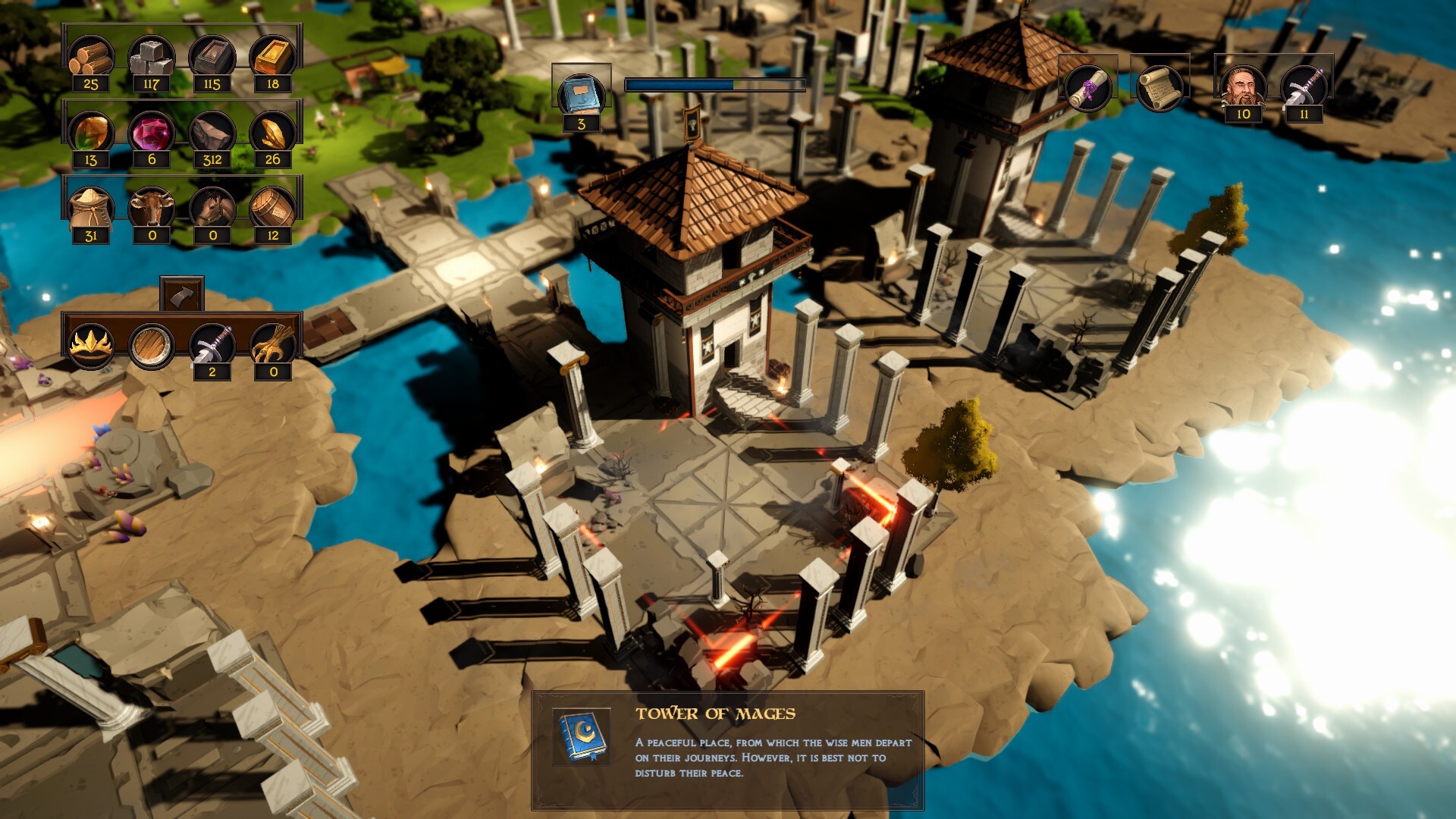
Task: Pick the flour sack resource icon
Action: point(91,209)
